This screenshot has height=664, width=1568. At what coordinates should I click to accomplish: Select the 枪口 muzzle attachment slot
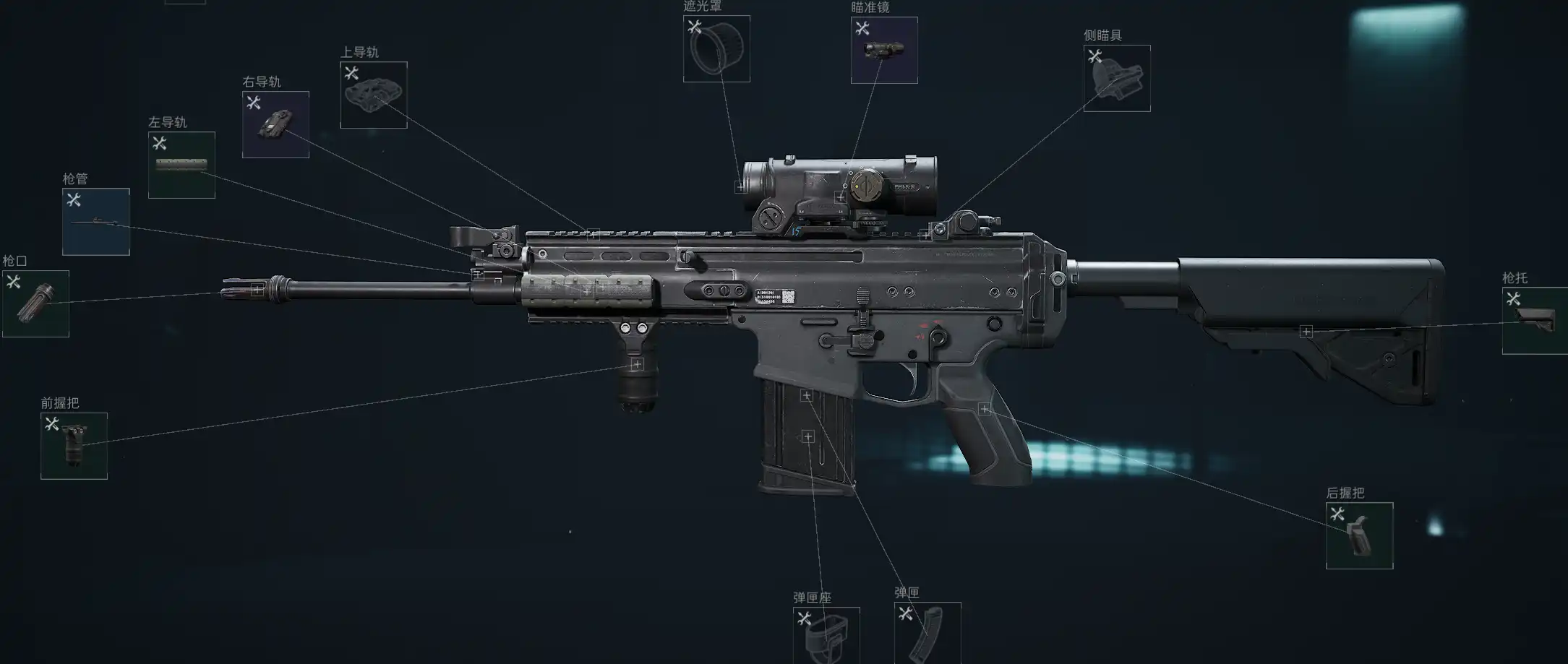point(35,303)
